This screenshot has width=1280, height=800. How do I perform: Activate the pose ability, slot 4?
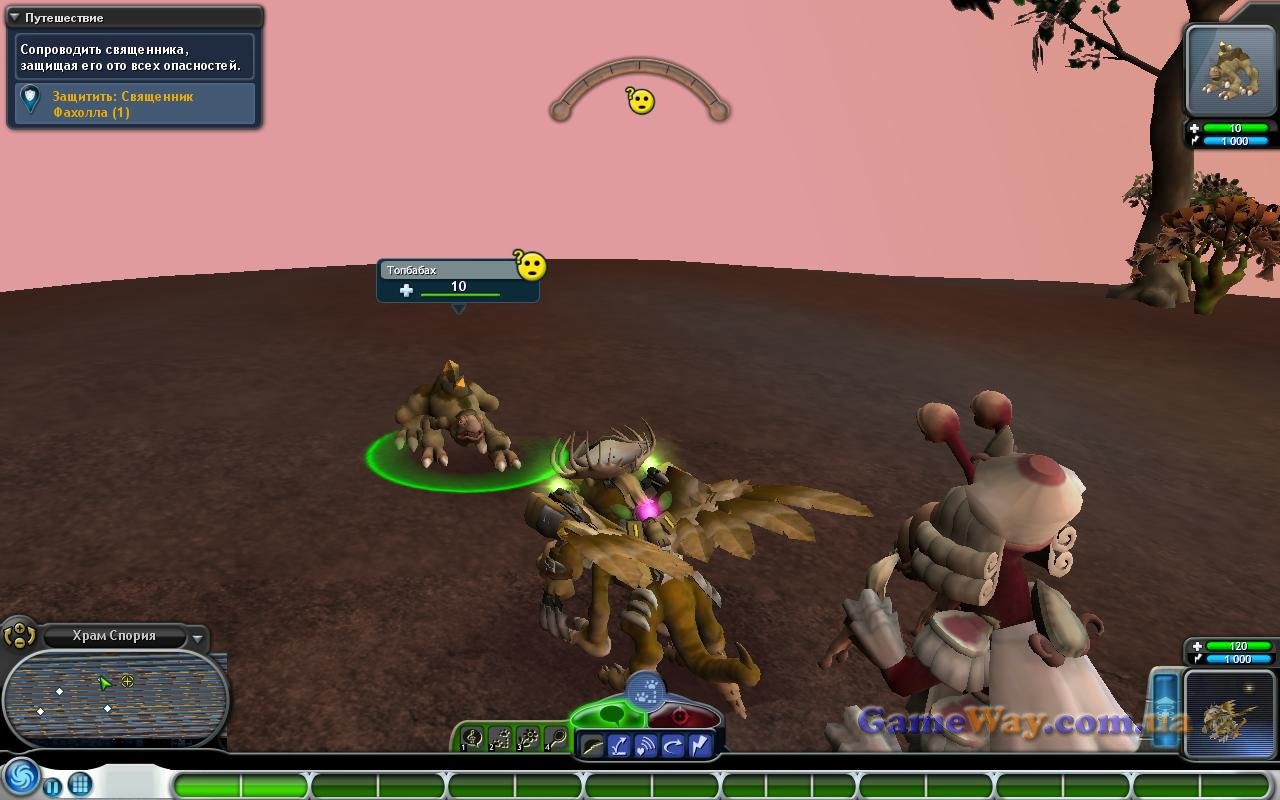tap(556, 738)
